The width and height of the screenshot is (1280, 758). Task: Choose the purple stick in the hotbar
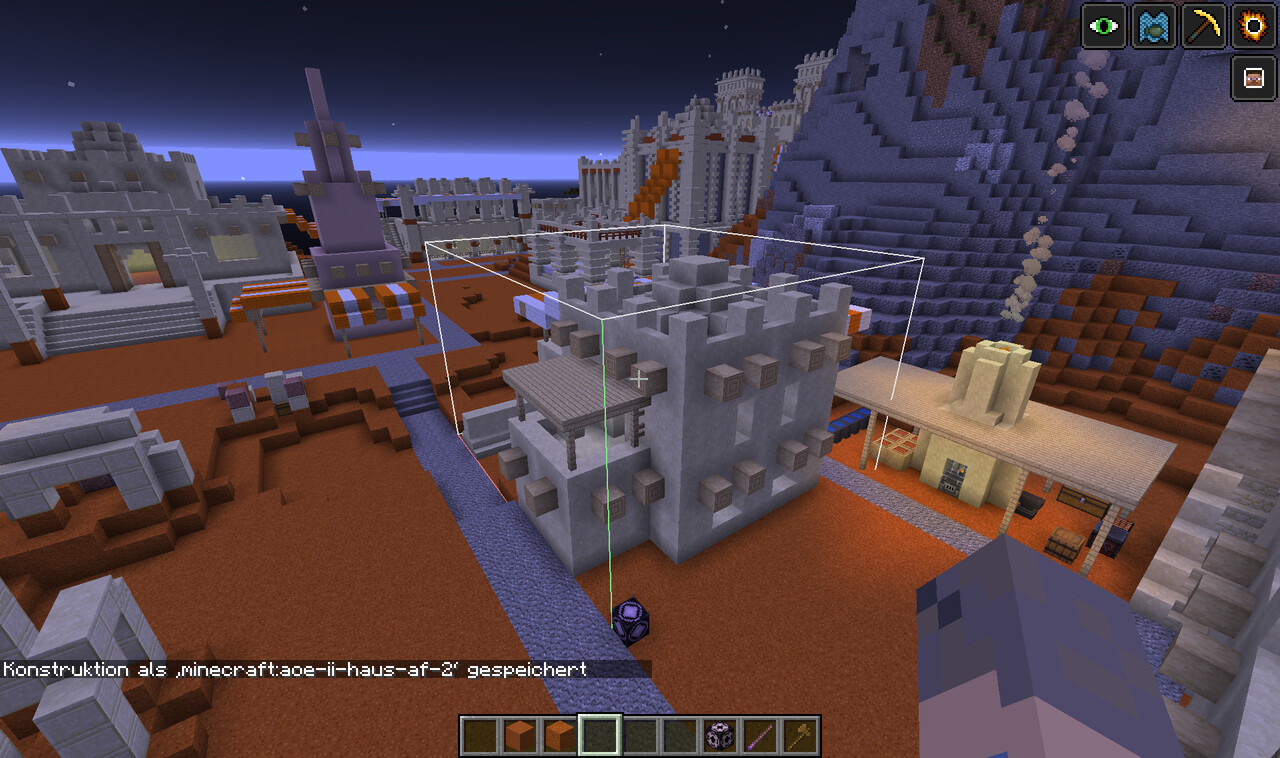(760, 736)
